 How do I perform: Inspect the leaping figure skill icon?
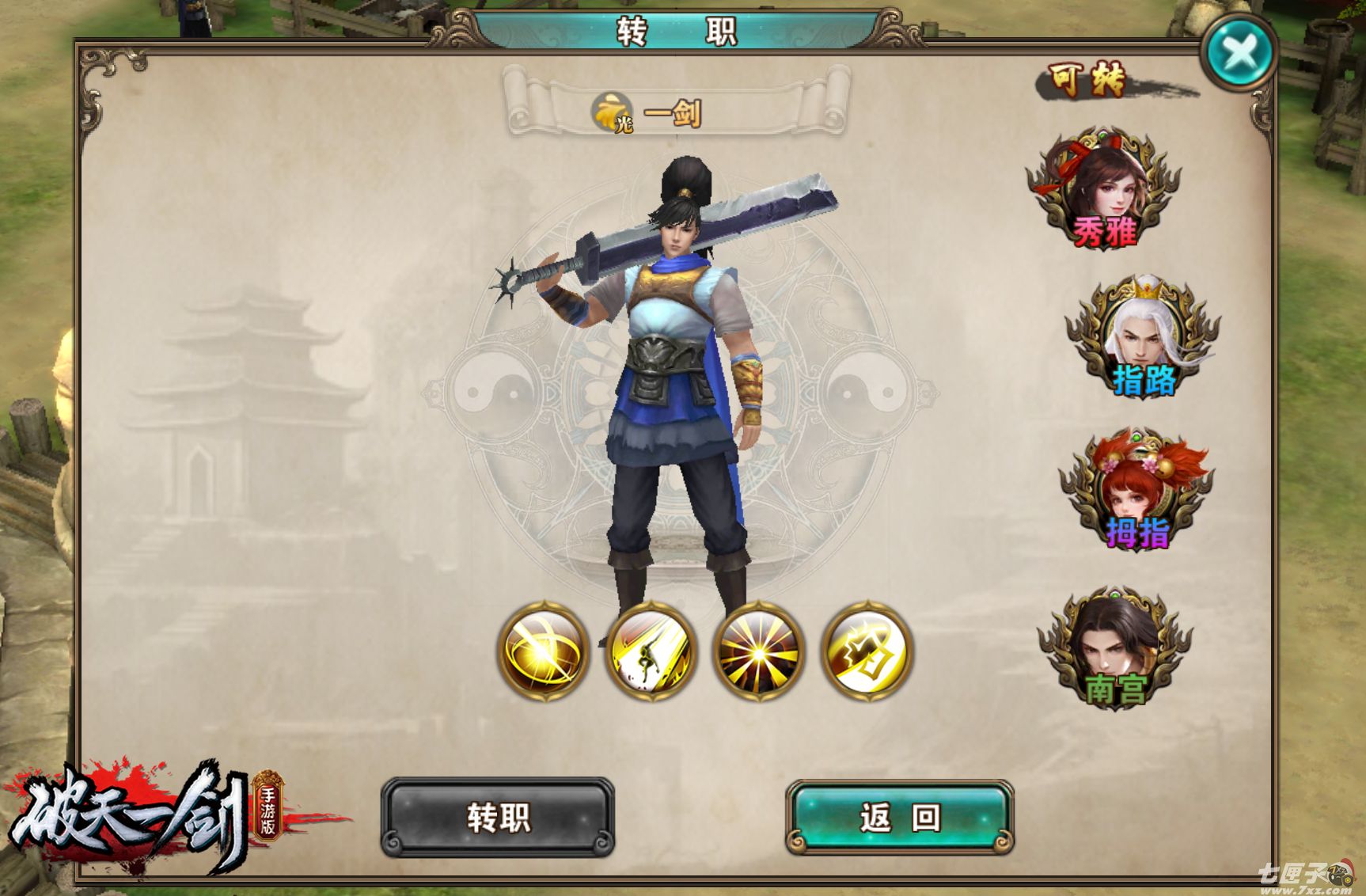coord(651,651)
